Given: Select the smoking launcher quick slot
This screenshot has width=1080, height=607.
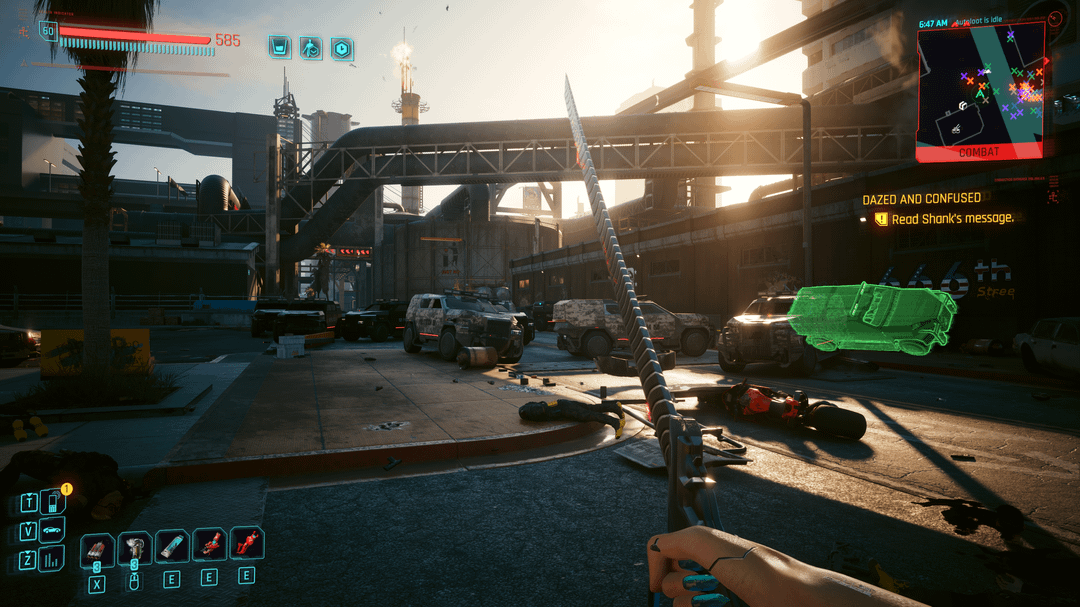Looking at the screenshot, I should pyautogui.click(x=135, y=547).
